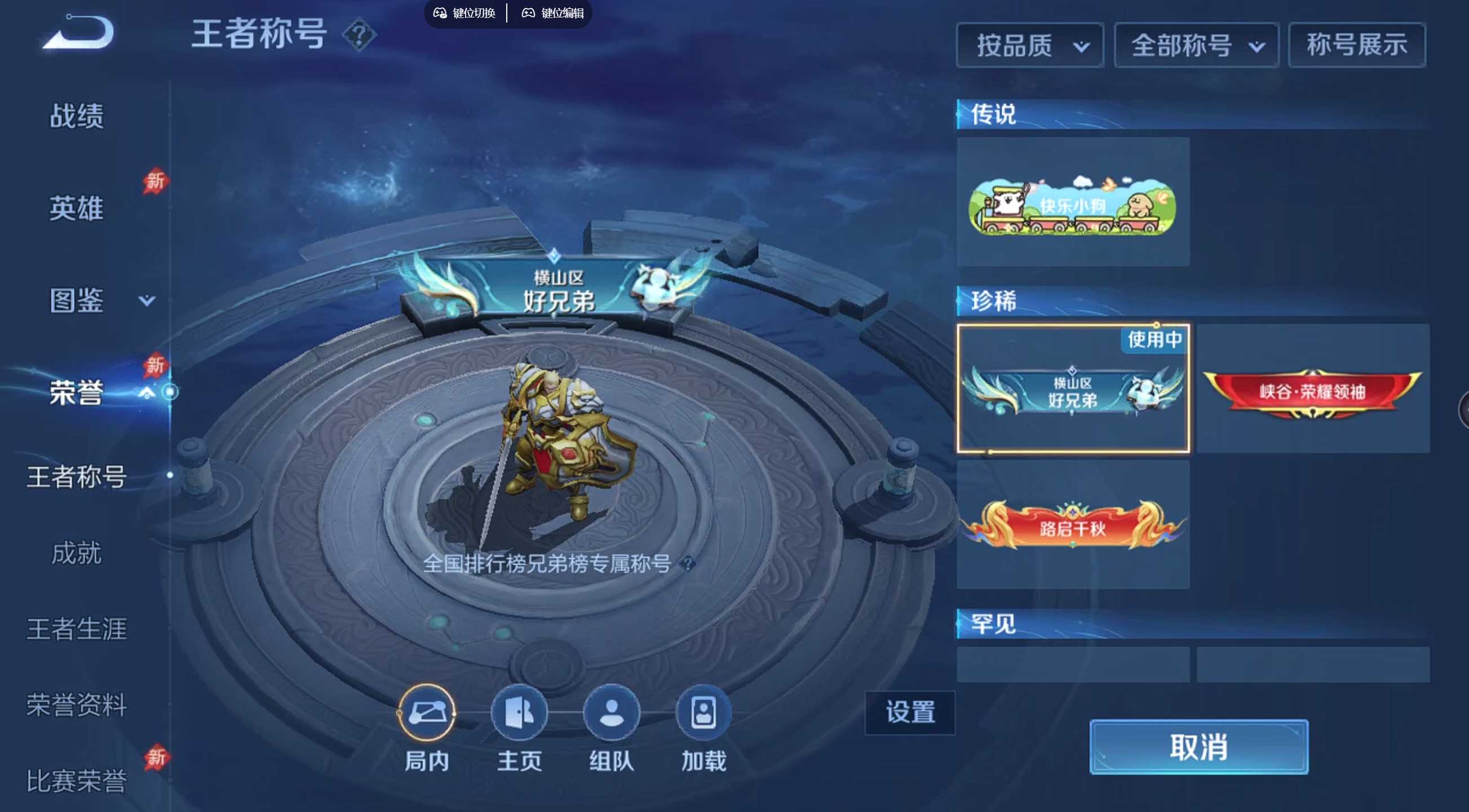Viewport: 1469px width, 812px height.
Task: Open the 成就 submenu entry
Action: pos(77,553)
